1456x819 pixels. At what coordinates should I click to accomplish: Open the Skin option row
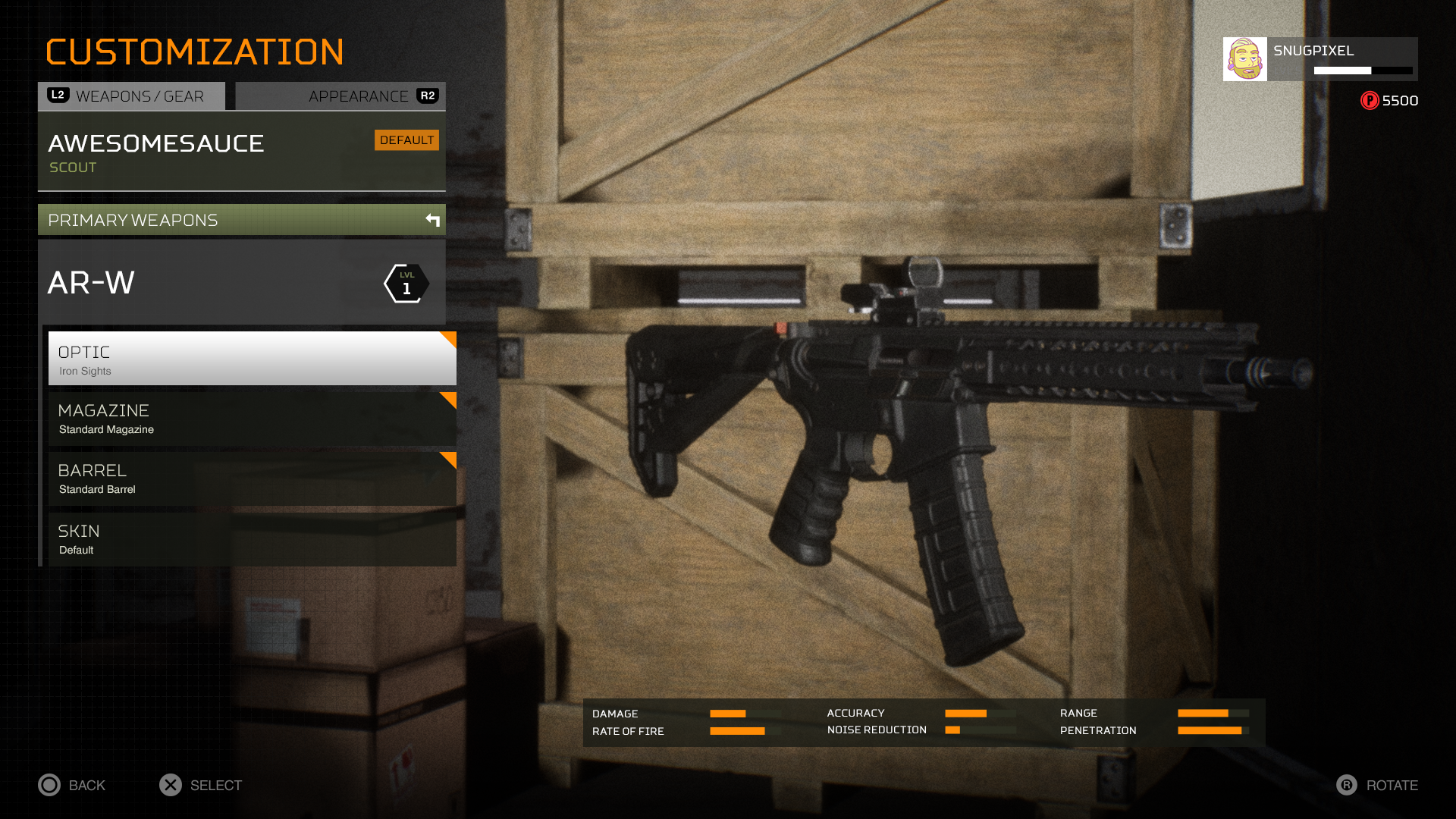pyautogui.click(x=252, y=539)
